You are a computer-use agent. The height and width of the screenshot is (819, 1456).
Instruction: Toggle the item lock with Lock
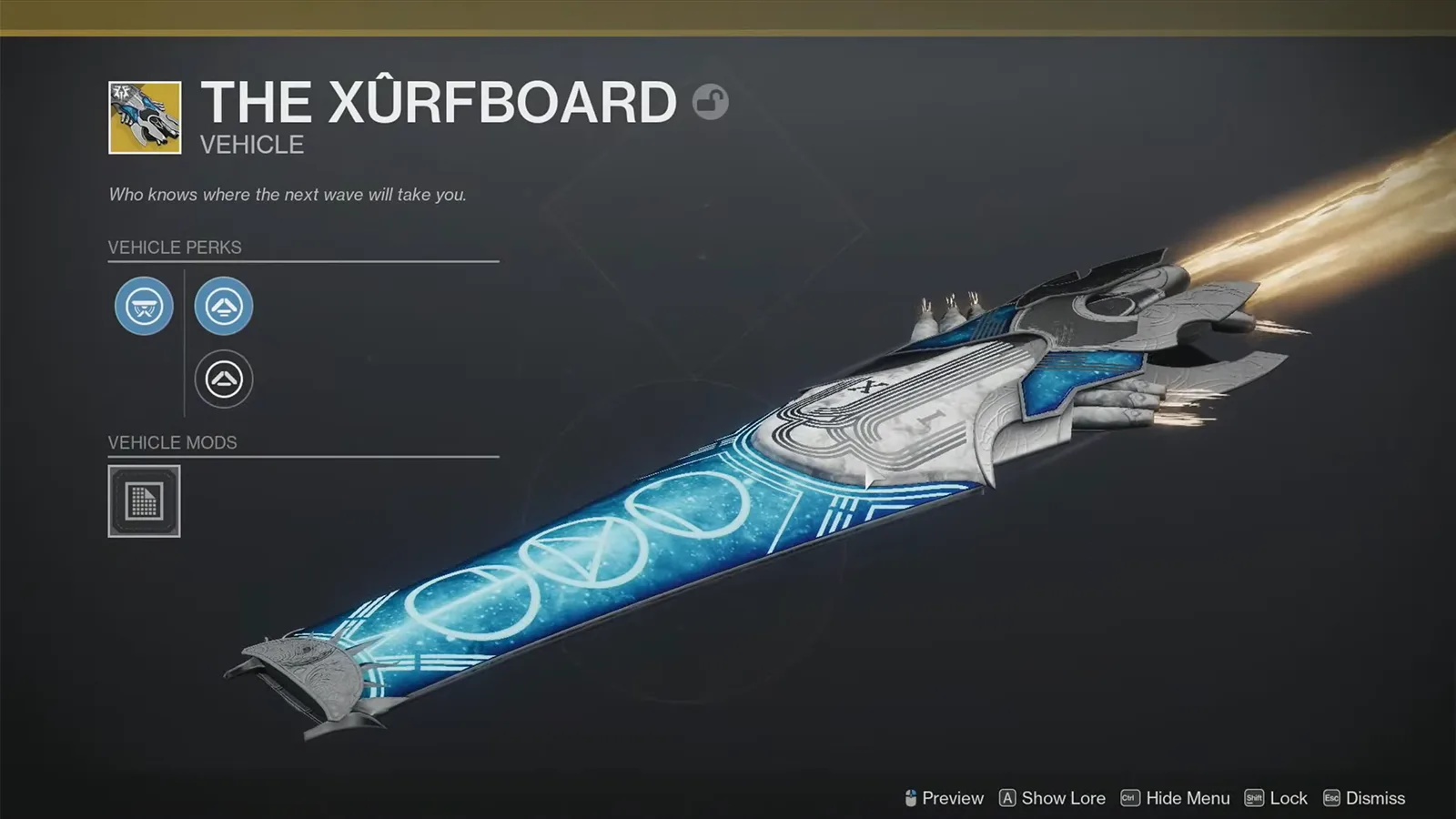pos(1286,798)
